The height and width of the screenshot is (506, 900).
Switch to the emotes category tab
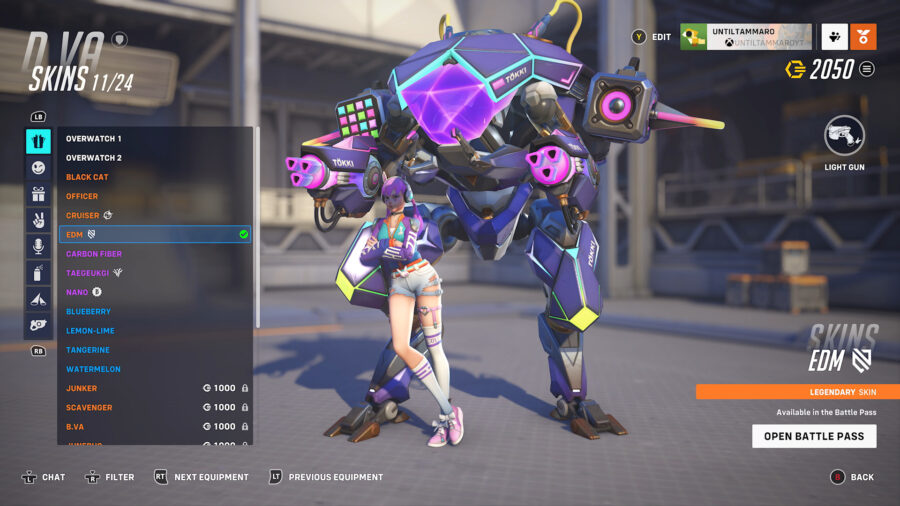pyautogui.click(x=39, y=168)
